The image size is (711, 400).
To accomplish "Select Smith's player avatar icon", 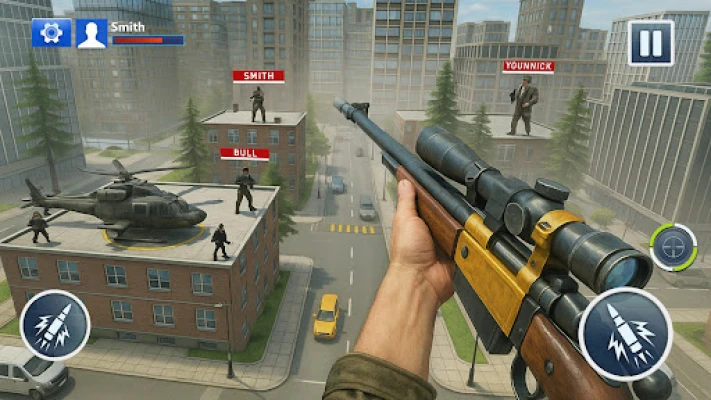I will click(x=91, y=33).
